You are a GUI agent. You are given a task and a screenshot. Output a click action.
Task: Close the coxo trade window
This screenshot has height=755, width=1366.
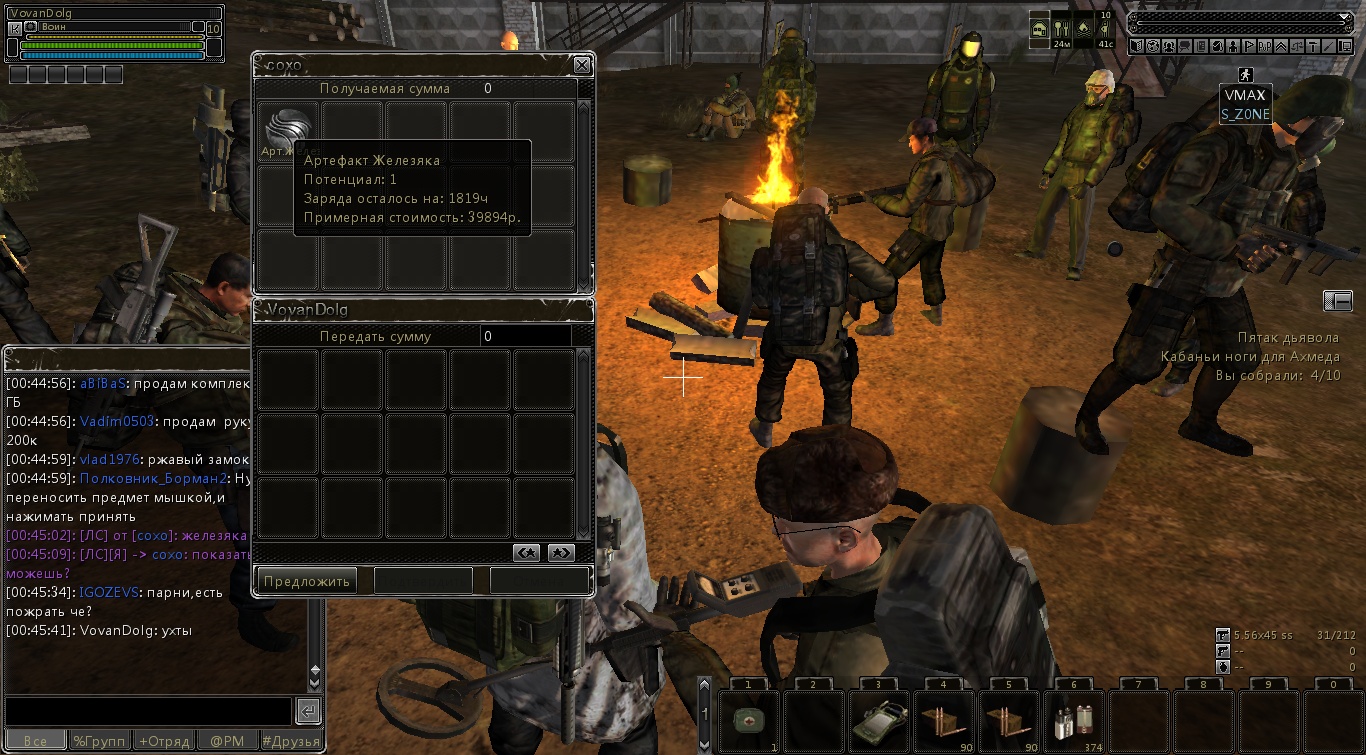tap(581, 65)
